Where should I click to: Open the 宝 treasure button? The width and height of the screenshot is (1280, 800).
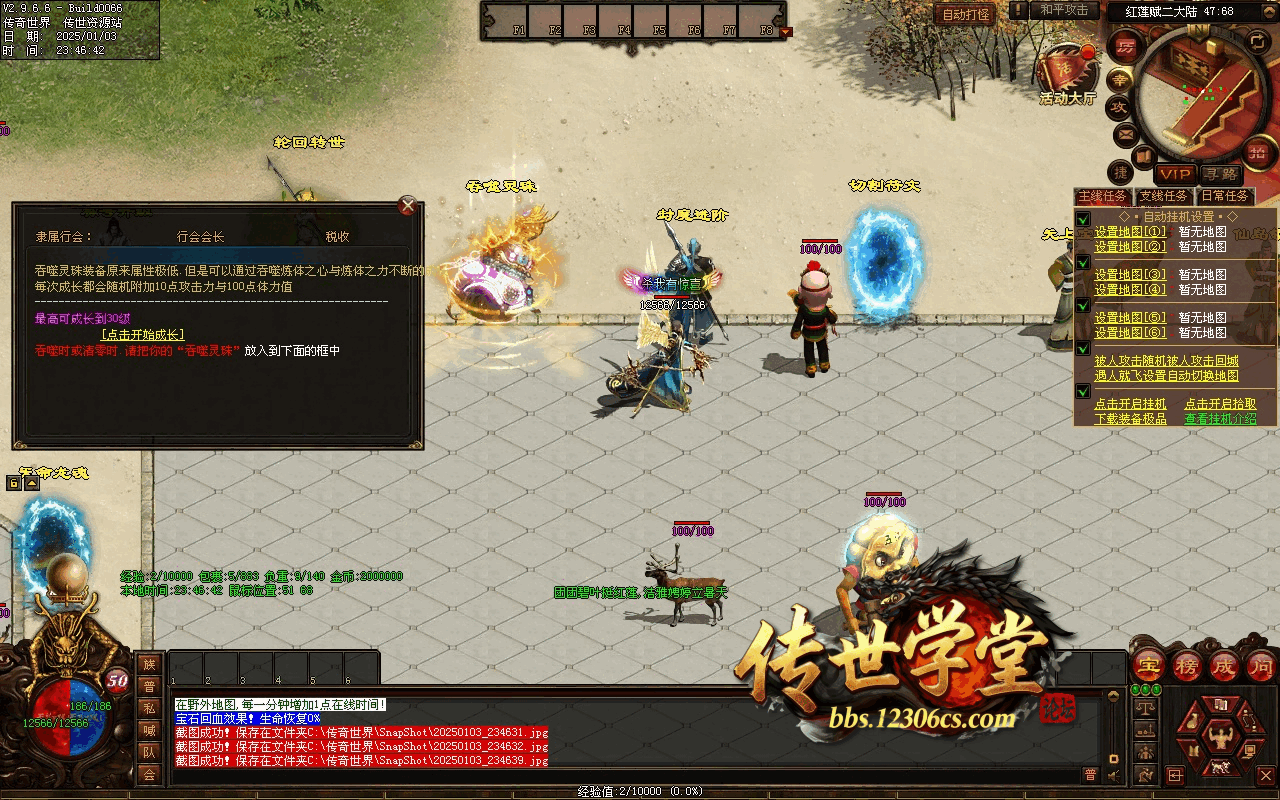click(x=1149, y=664)
